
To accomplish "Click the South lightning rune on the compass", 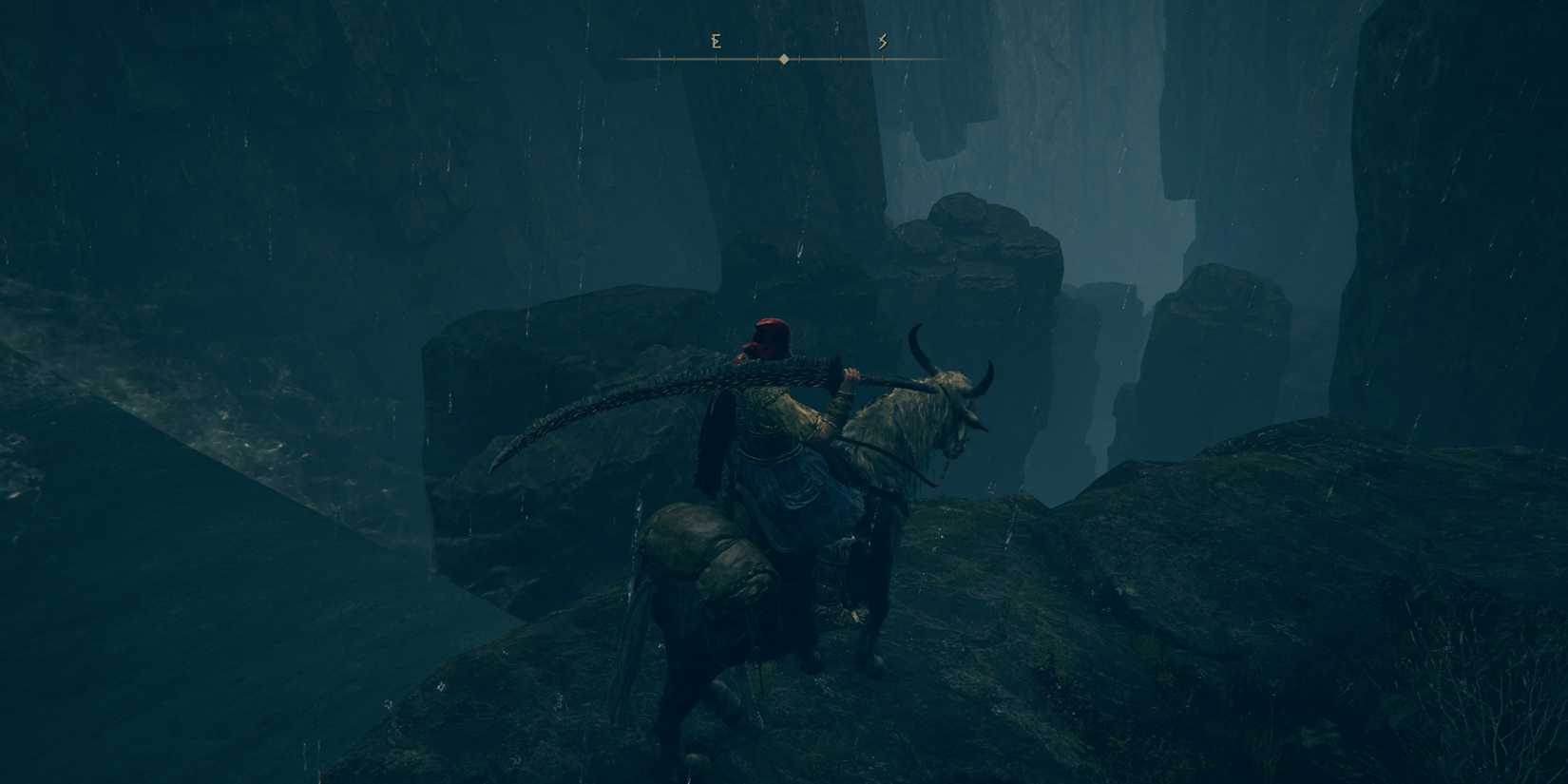I will [882, 41].
